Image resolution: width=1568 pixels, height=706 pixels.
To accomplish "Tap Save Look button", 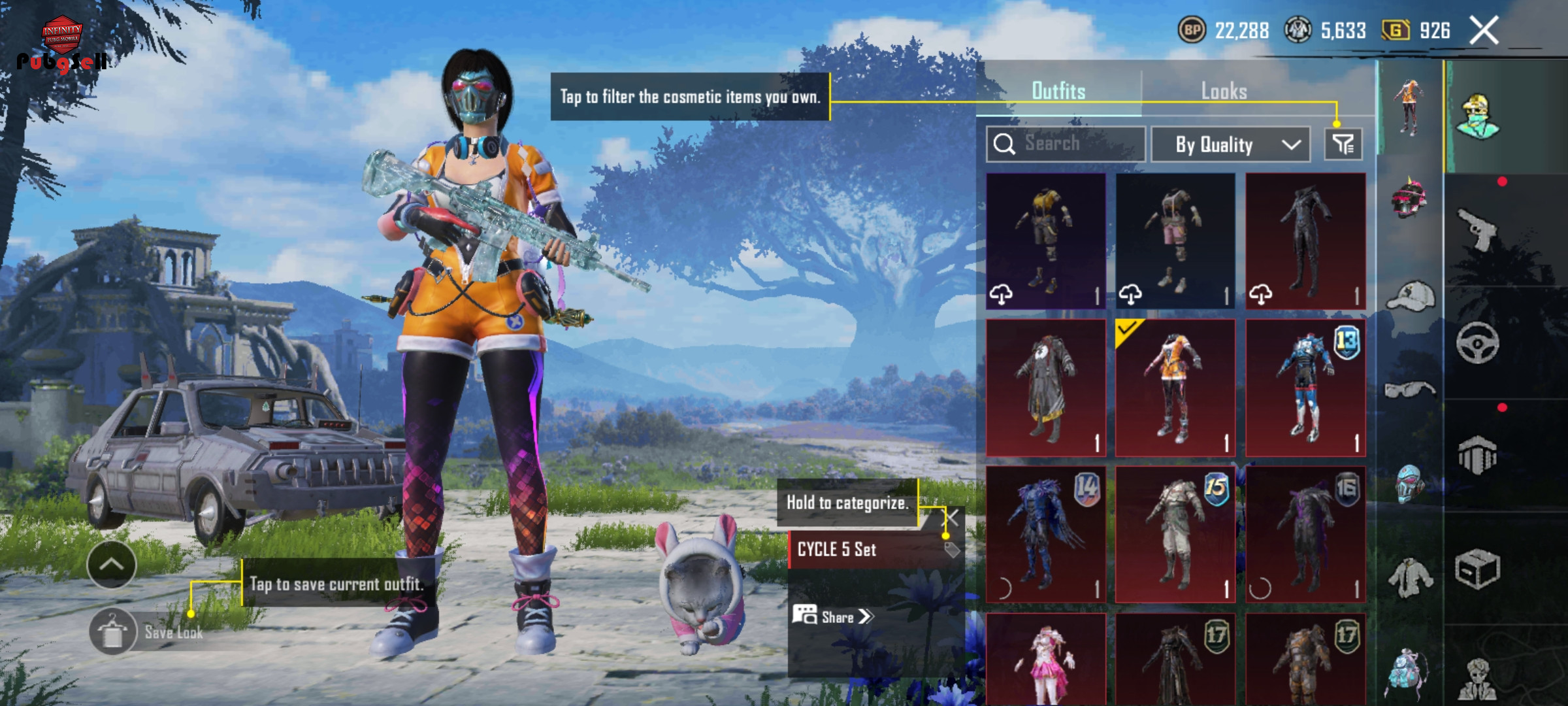I will [149, 632].
